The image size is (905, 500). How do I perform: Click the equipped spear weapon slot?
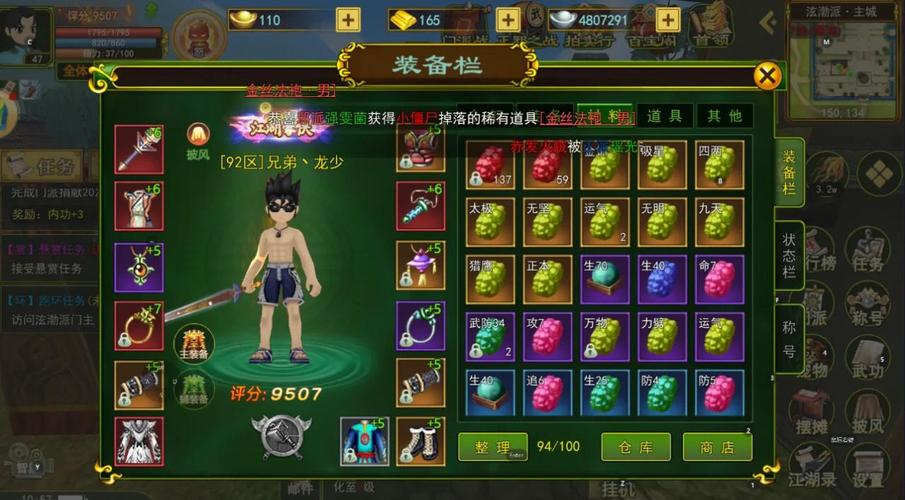coord(138,149)
